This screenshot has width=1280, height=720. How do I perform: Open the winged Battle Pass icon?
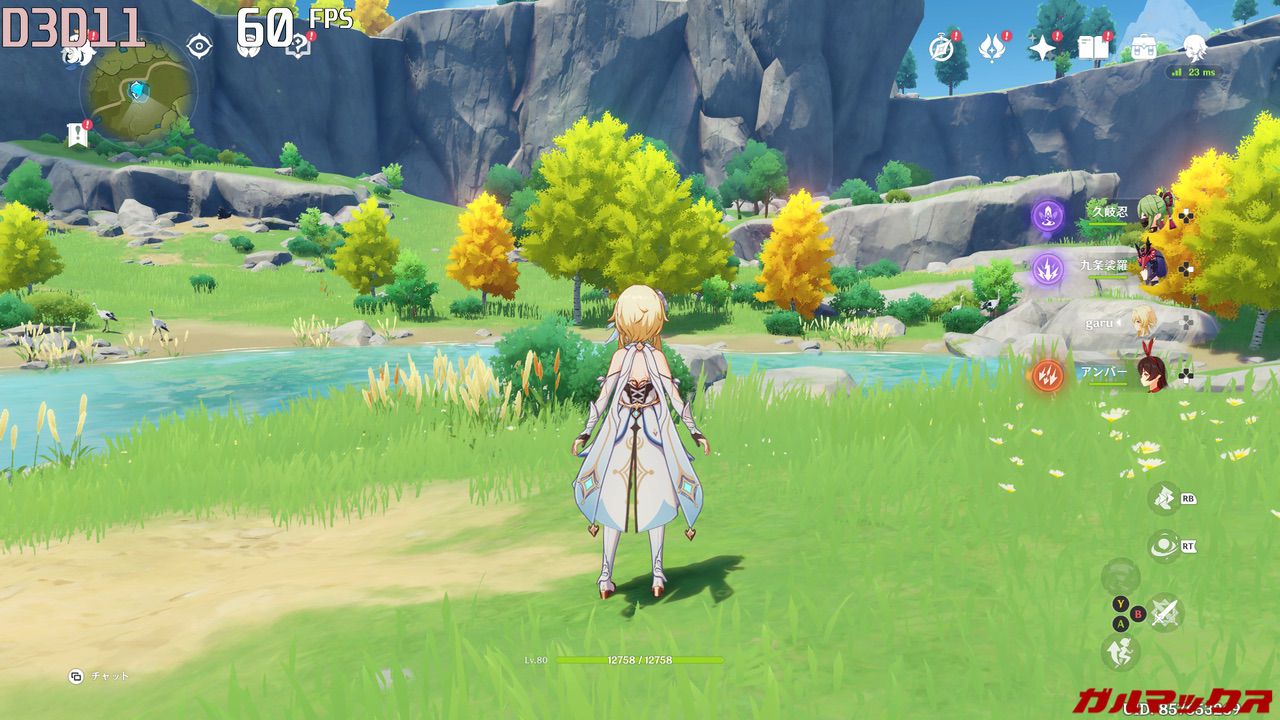coord(991,47)
